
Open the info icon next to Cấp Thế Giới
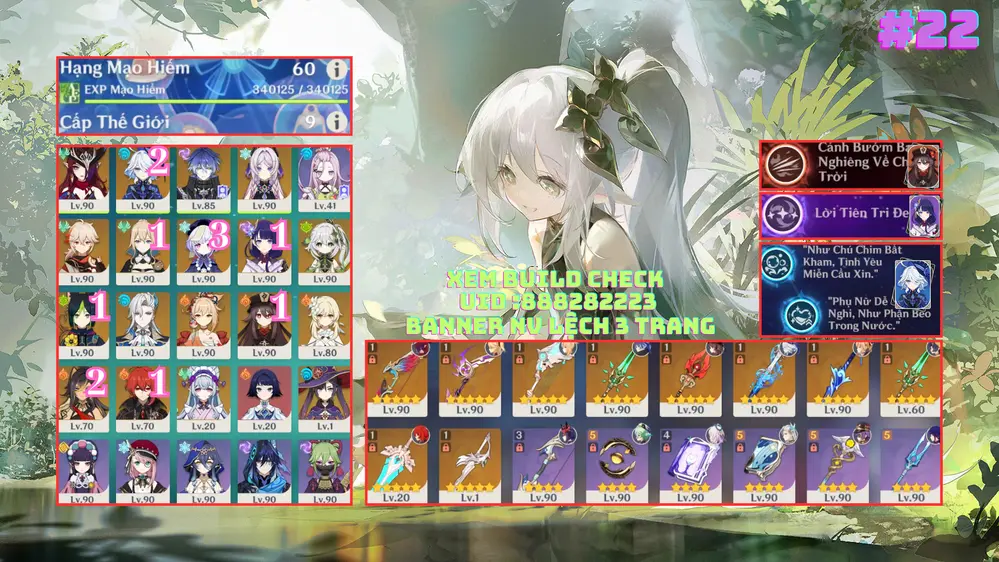[337, 122]
